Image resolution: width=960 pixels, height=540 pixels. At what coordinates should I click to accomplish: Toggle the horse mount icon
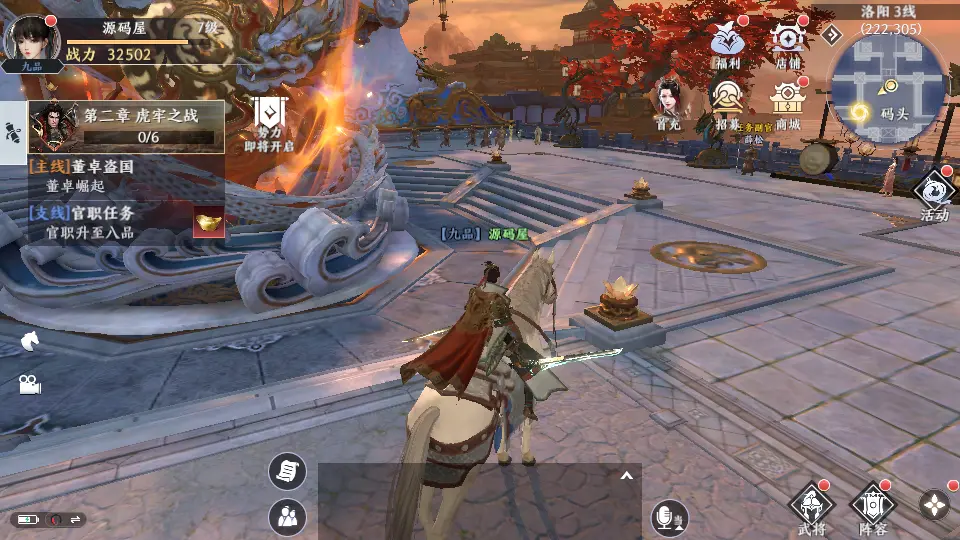(29, 340)
